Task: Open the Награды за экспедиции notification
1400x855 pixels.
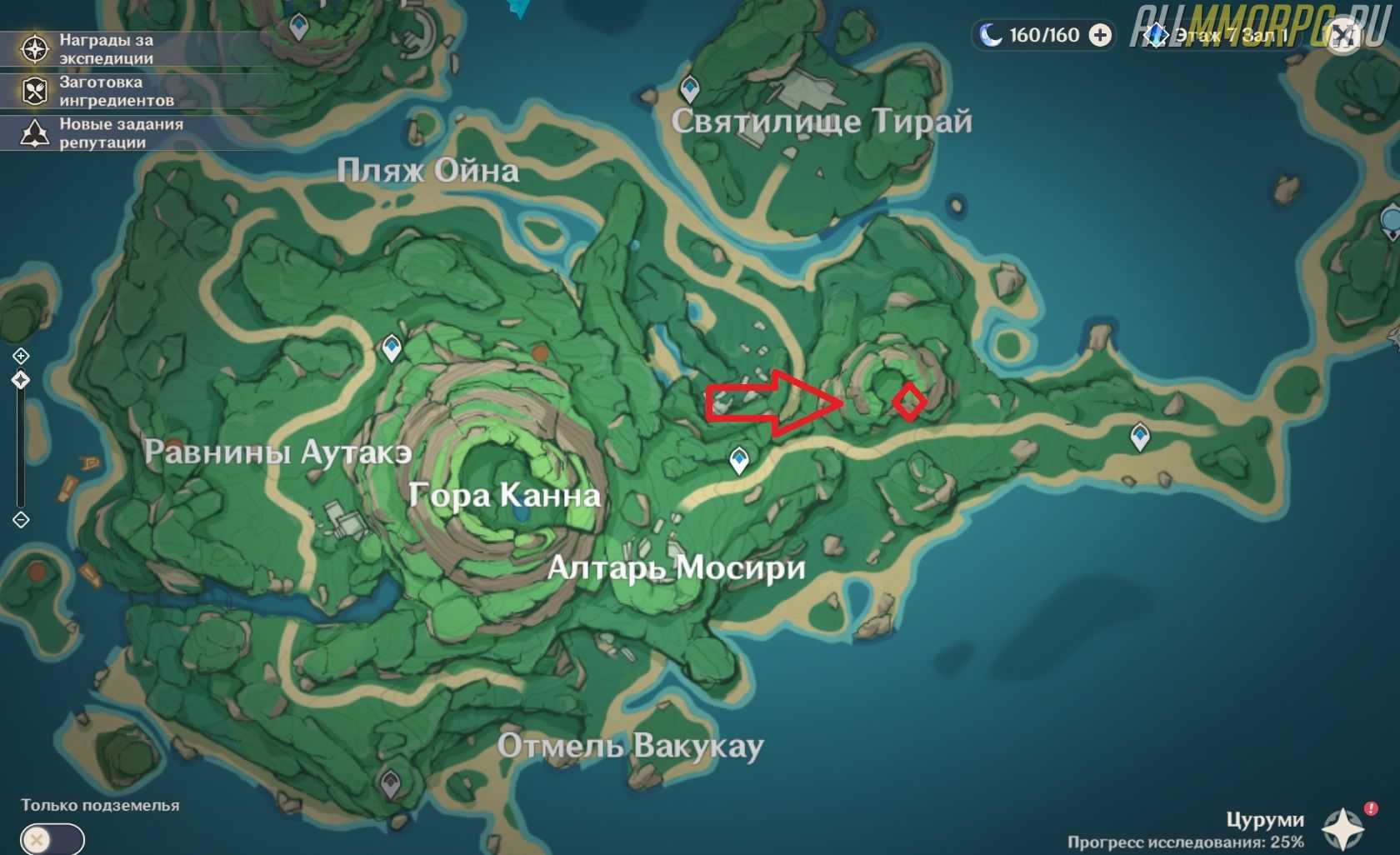Action: coord(92,49)
